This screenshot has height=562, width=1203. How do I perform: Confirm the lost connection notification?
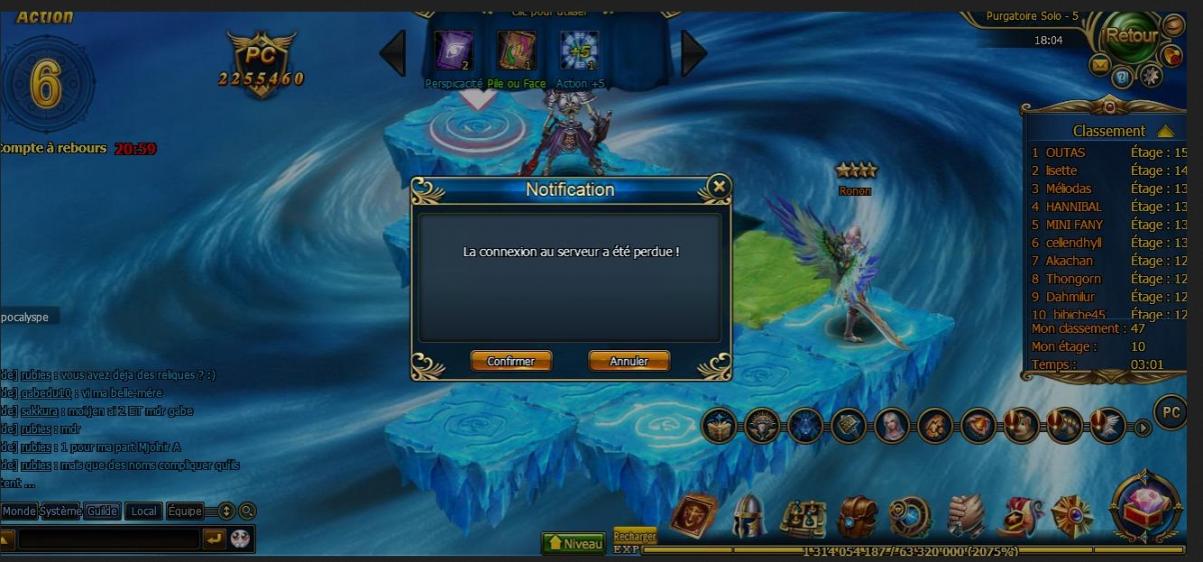pos(510,361)
